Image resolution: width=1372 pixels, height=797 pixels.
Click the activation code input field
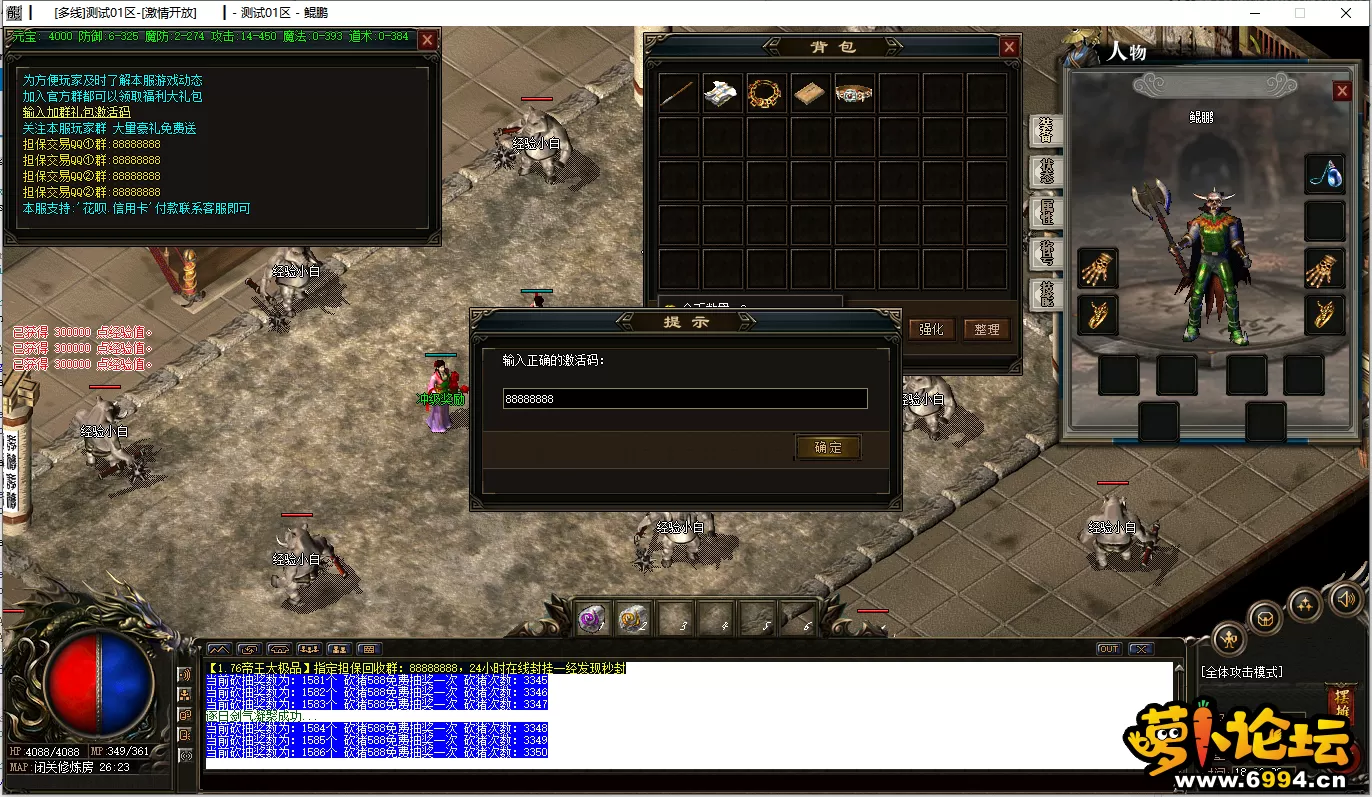684,398
